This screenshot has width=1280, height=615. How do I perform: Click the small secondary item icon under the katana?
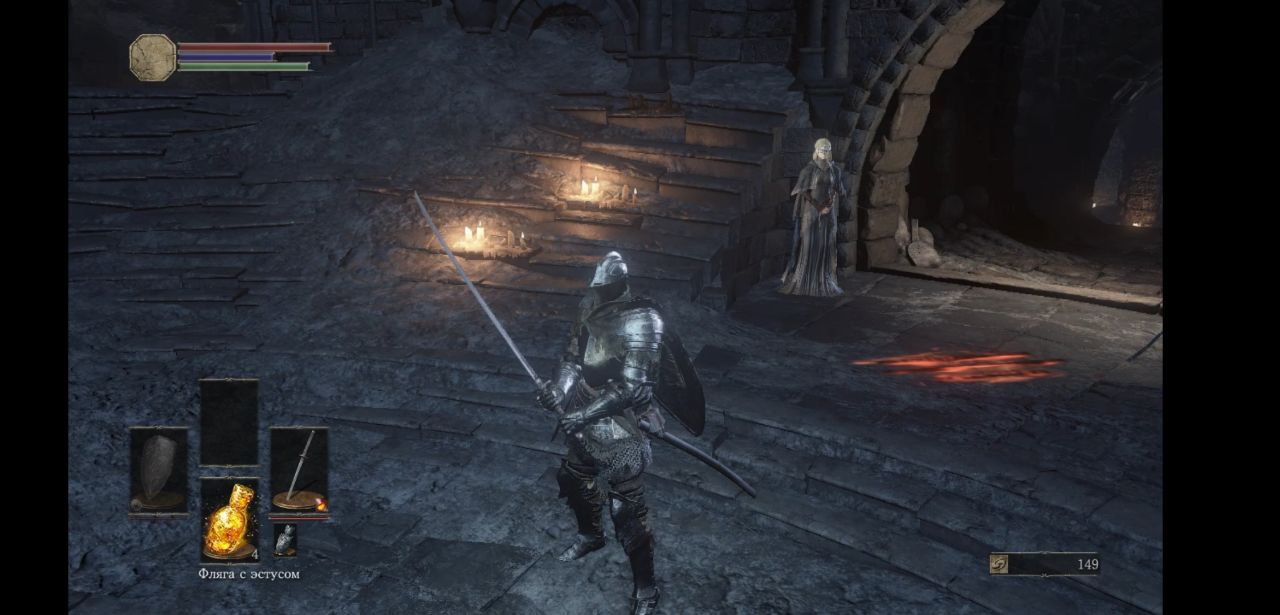tap(285, 540)
